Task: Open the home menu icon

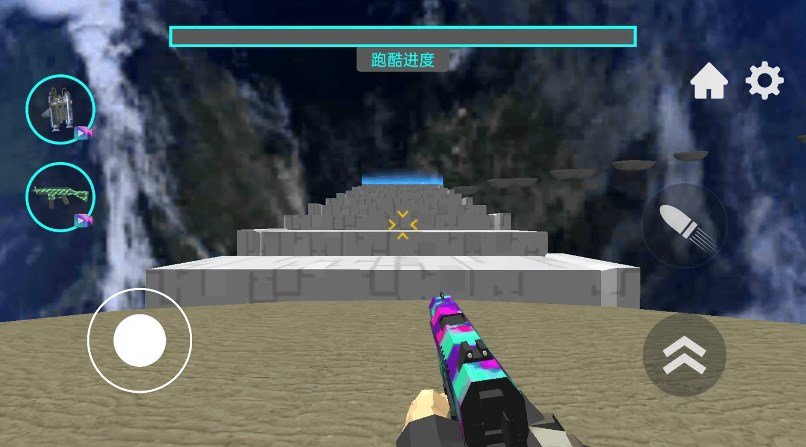Action: pos(708,82)
